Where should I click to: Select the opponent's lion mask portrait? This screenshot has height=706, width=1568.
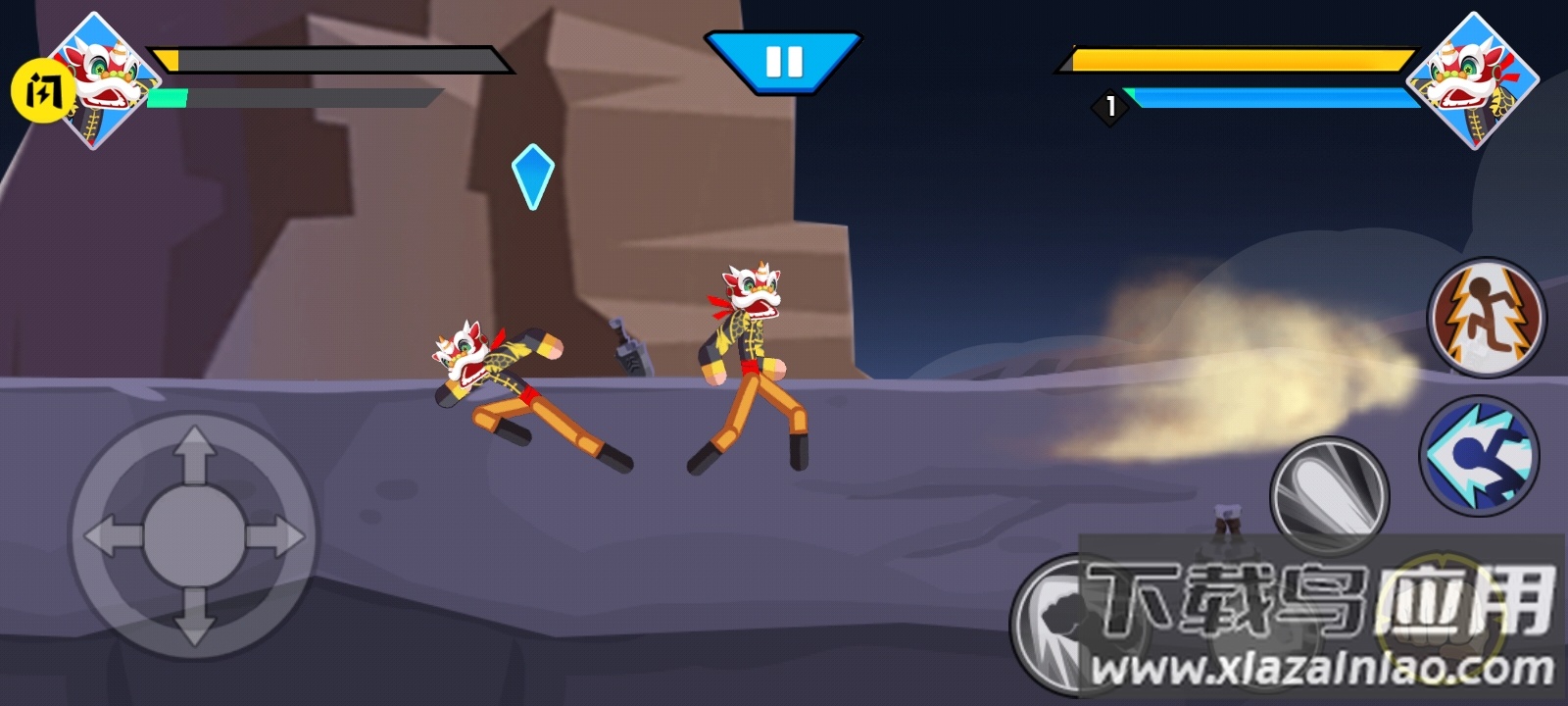tap(1471, 80)
